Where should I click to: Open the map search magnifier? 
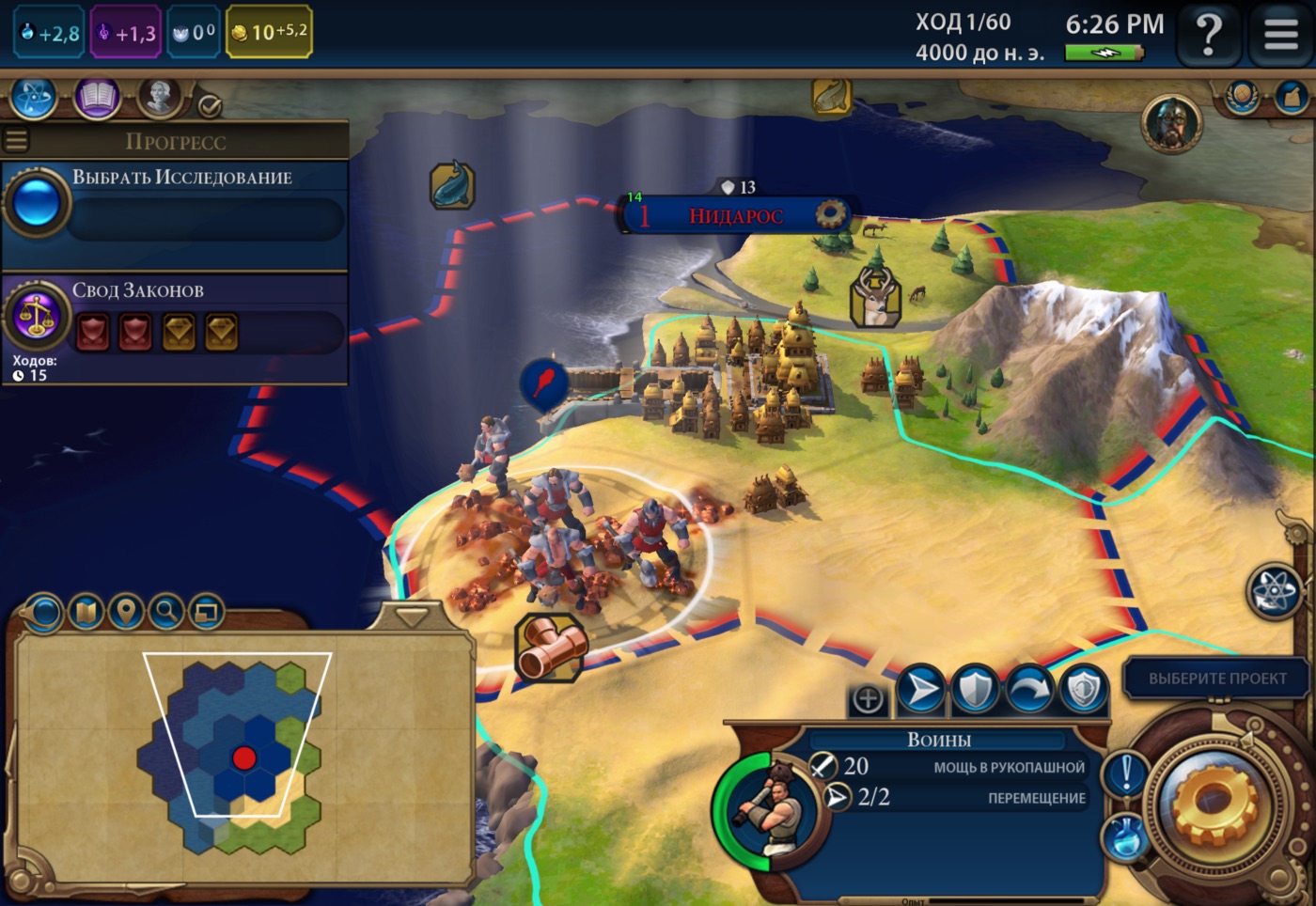tap(166, 613)
